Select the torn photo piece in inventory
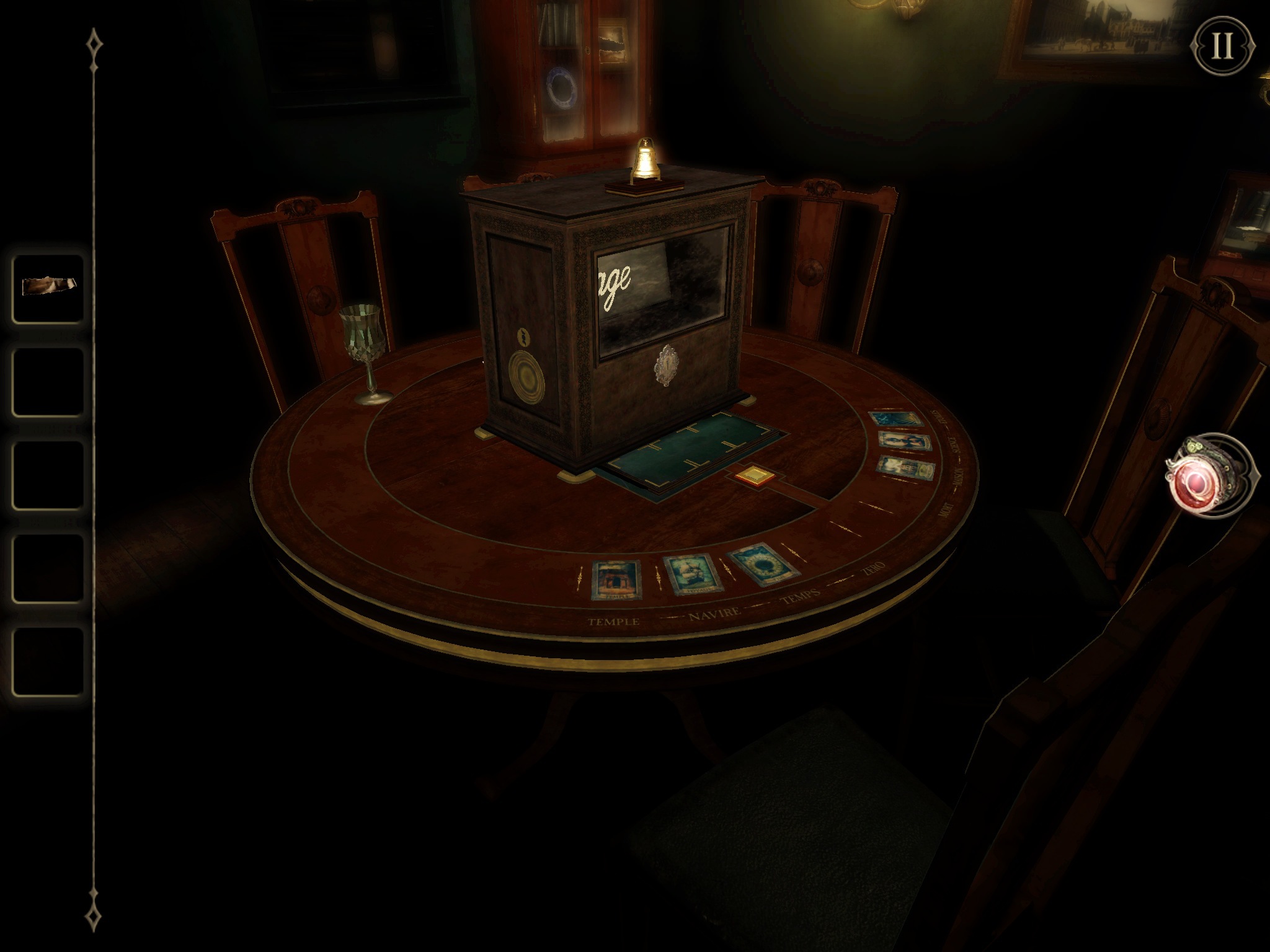Image resolution: width=1270 pixels, height=952 pixels. [48, 287]
